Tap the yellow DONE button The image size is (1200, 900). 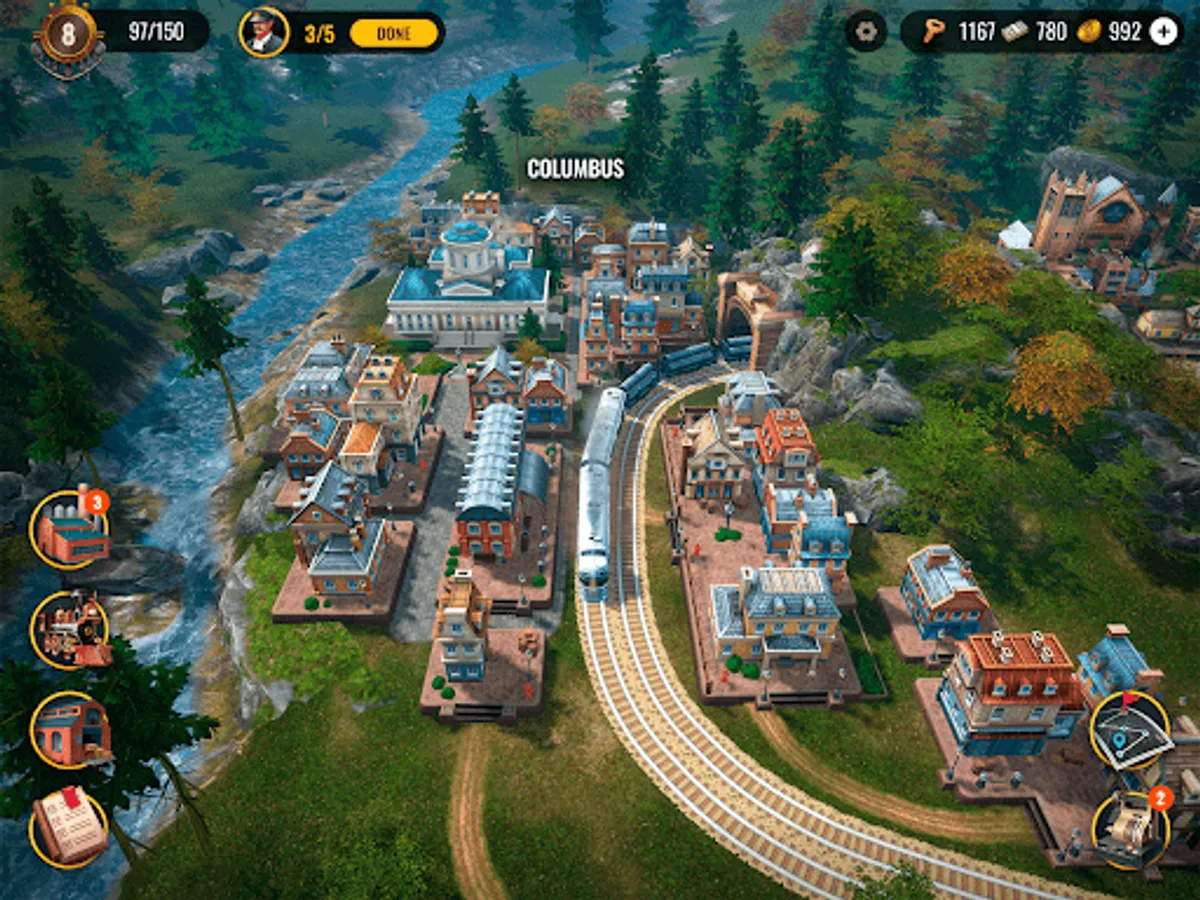tap(394, 33)
